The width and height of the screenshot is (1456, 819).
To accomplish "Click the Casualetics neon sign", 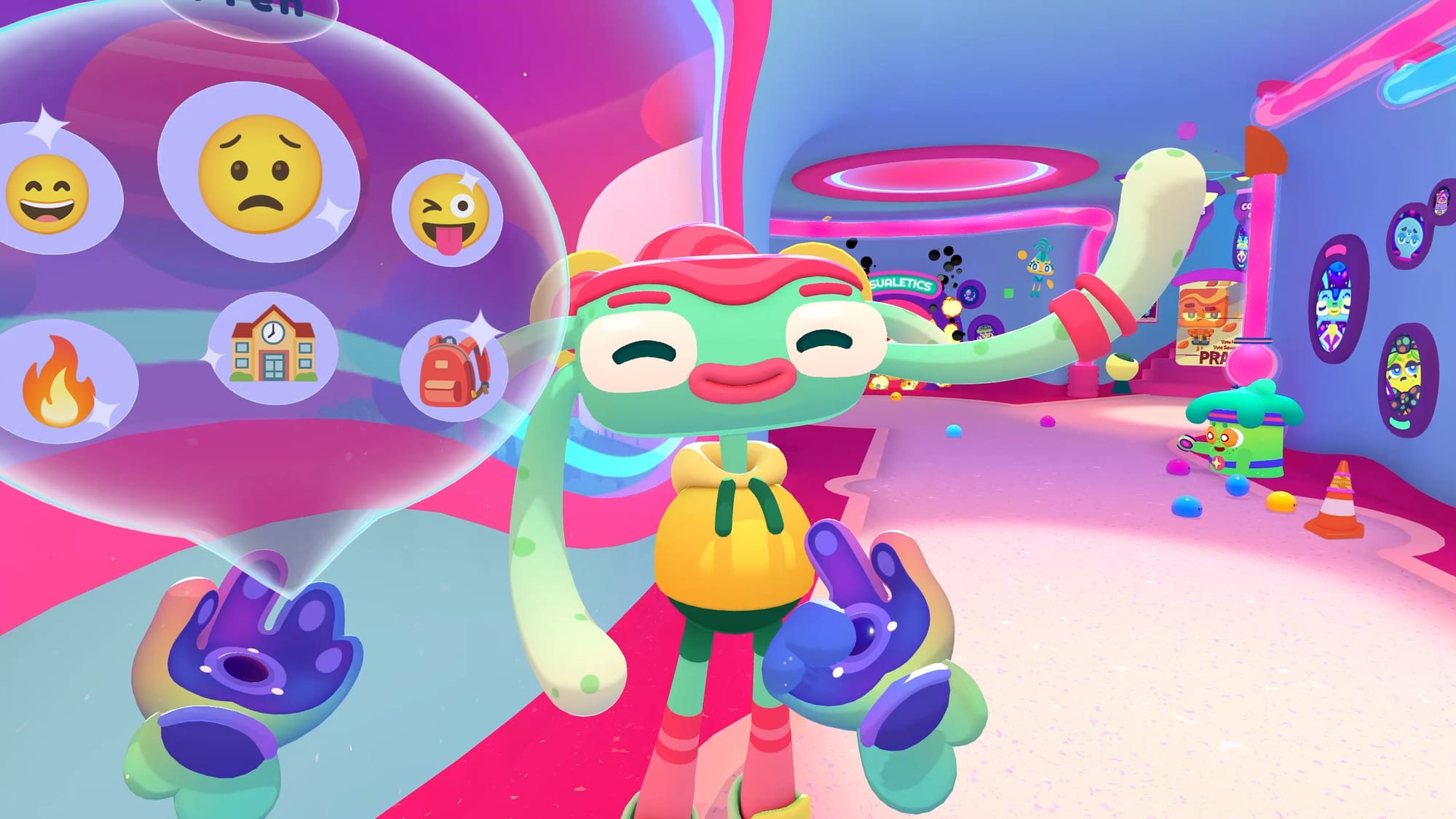I will (900, 284).
